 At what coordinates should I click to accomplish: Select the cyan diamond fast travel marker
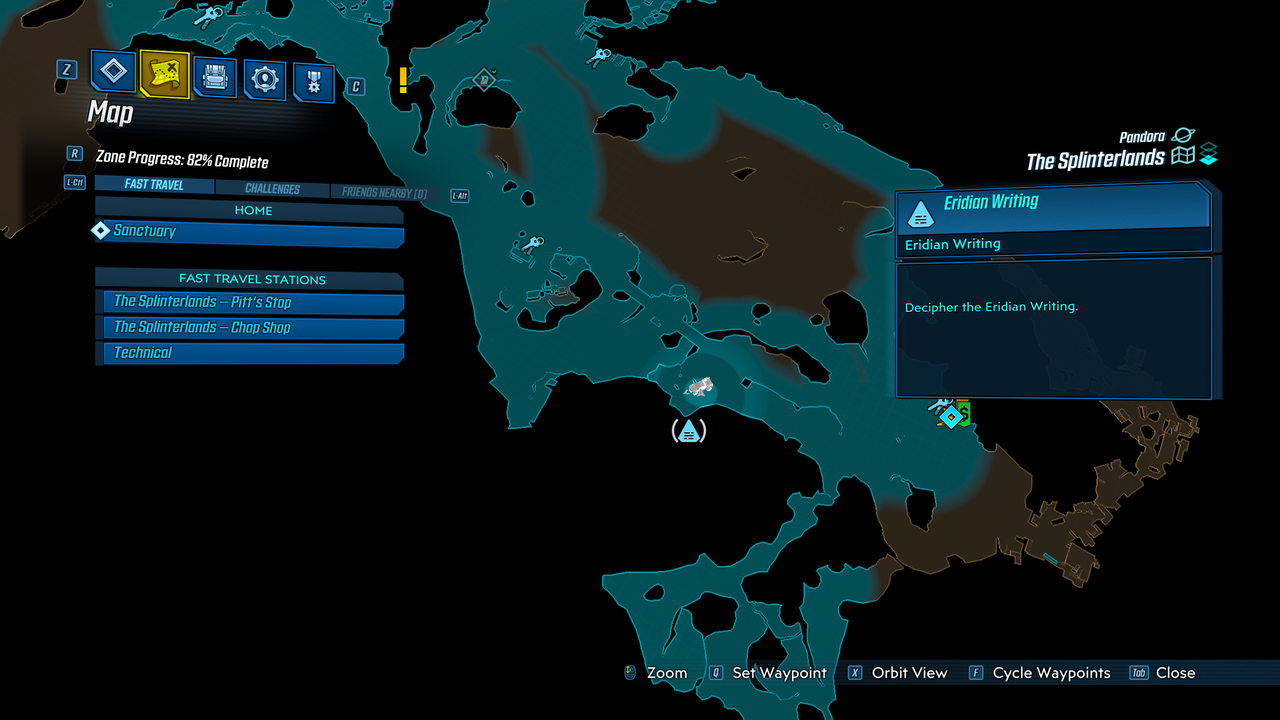click(952, 415)
